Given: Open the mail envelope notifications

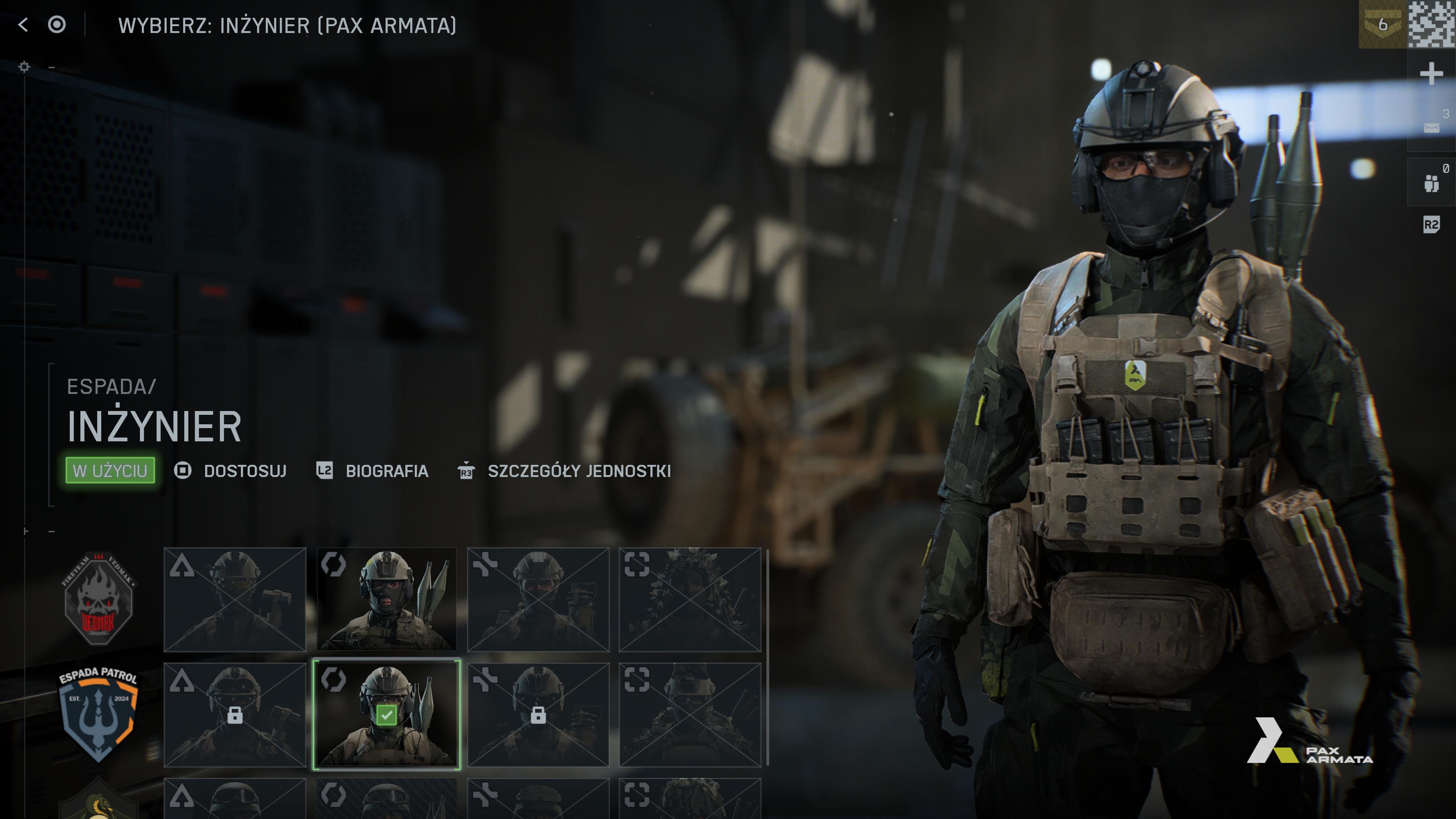Looking at the screenshot, I should click(1431, 128).
